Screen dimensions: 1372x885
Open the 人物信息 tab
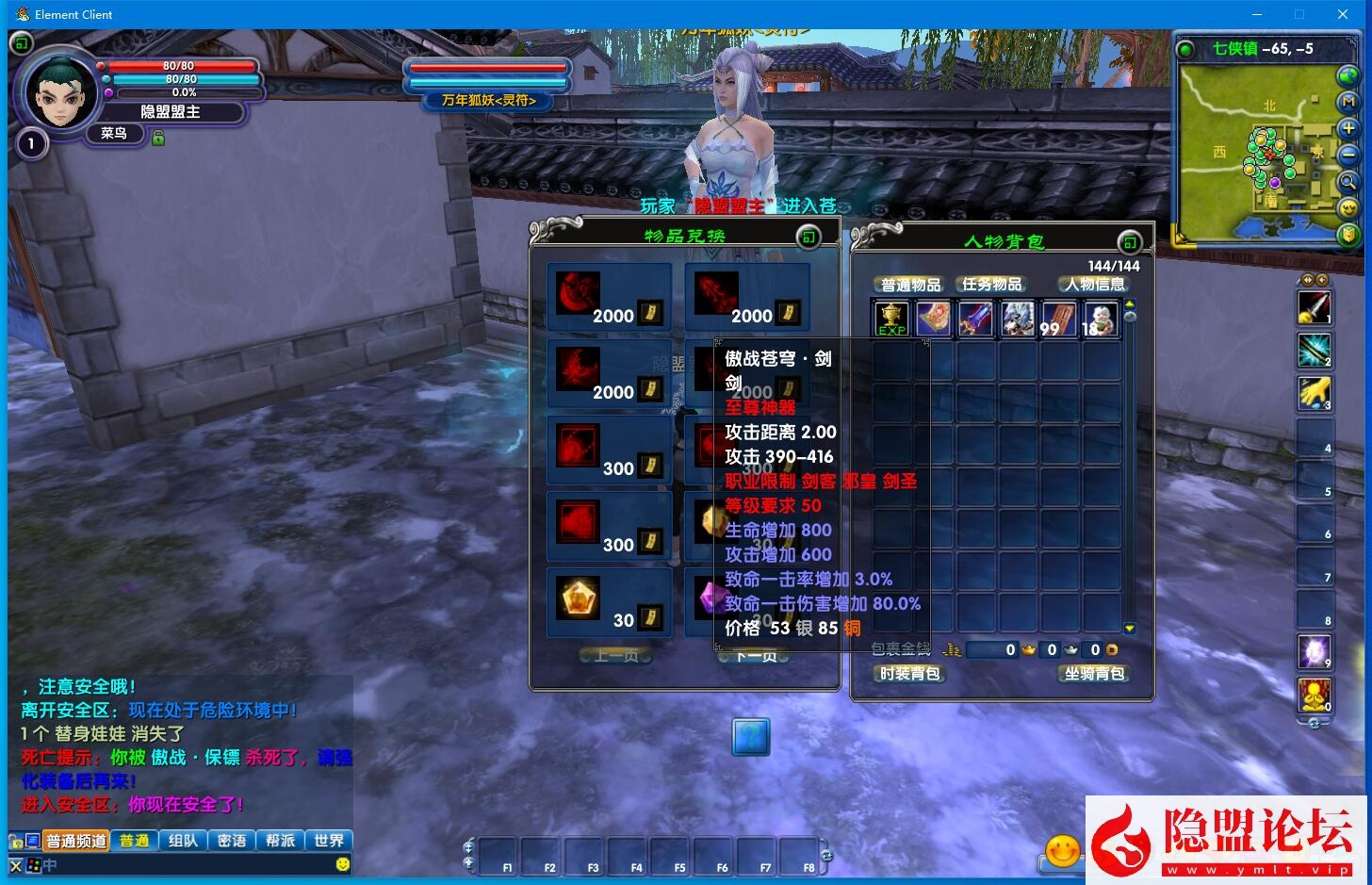(x=1094, y=285)
